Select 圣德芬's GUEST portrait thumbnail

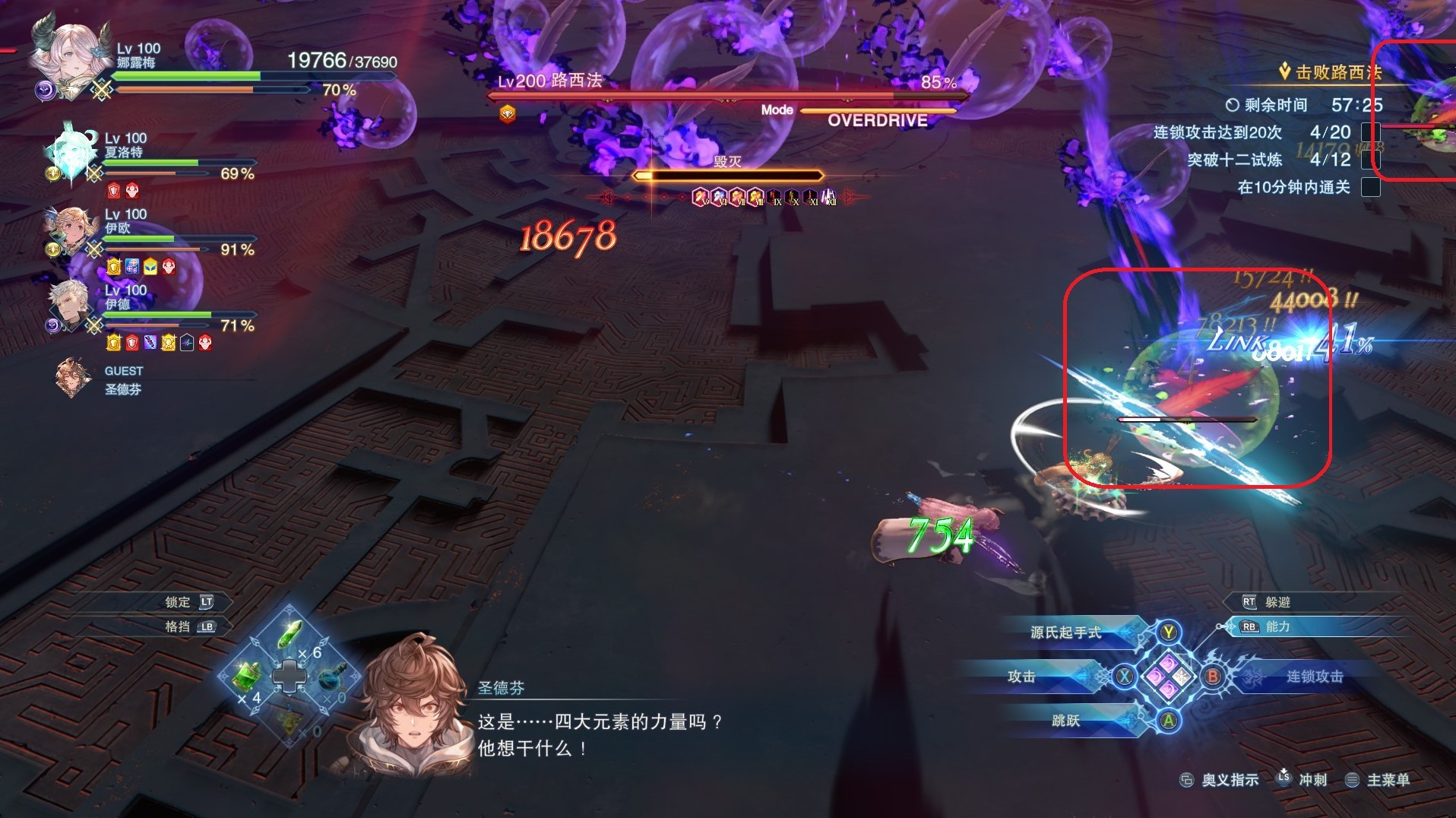coord(72,379)
